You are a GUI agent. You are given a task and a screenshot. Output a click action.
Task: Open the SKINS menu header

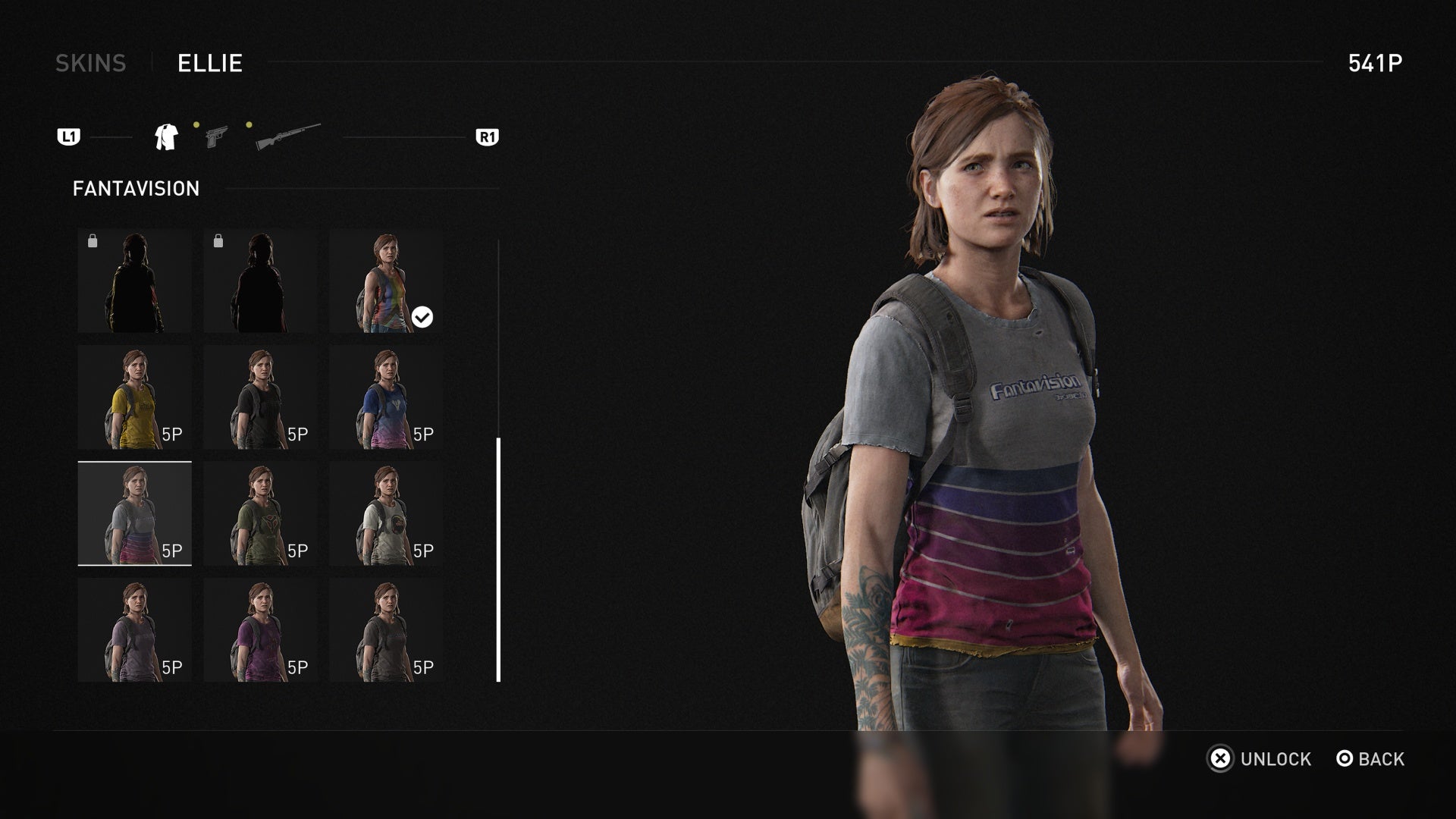point(92,64)
